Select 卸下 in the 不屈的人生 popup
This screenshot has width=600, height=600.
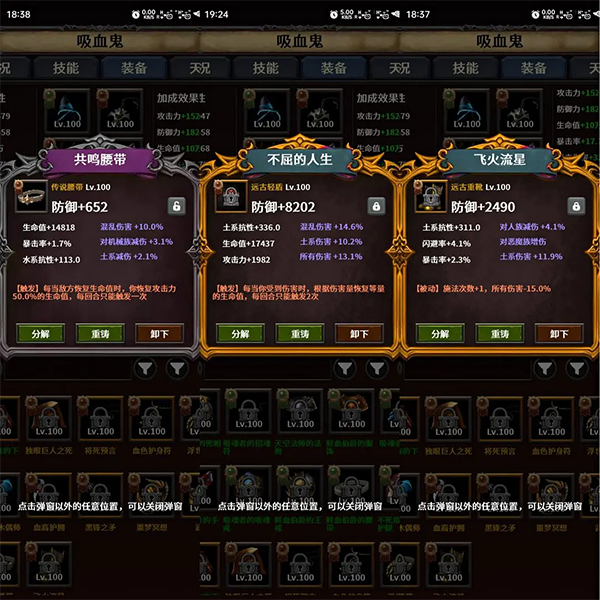(359, 334)
